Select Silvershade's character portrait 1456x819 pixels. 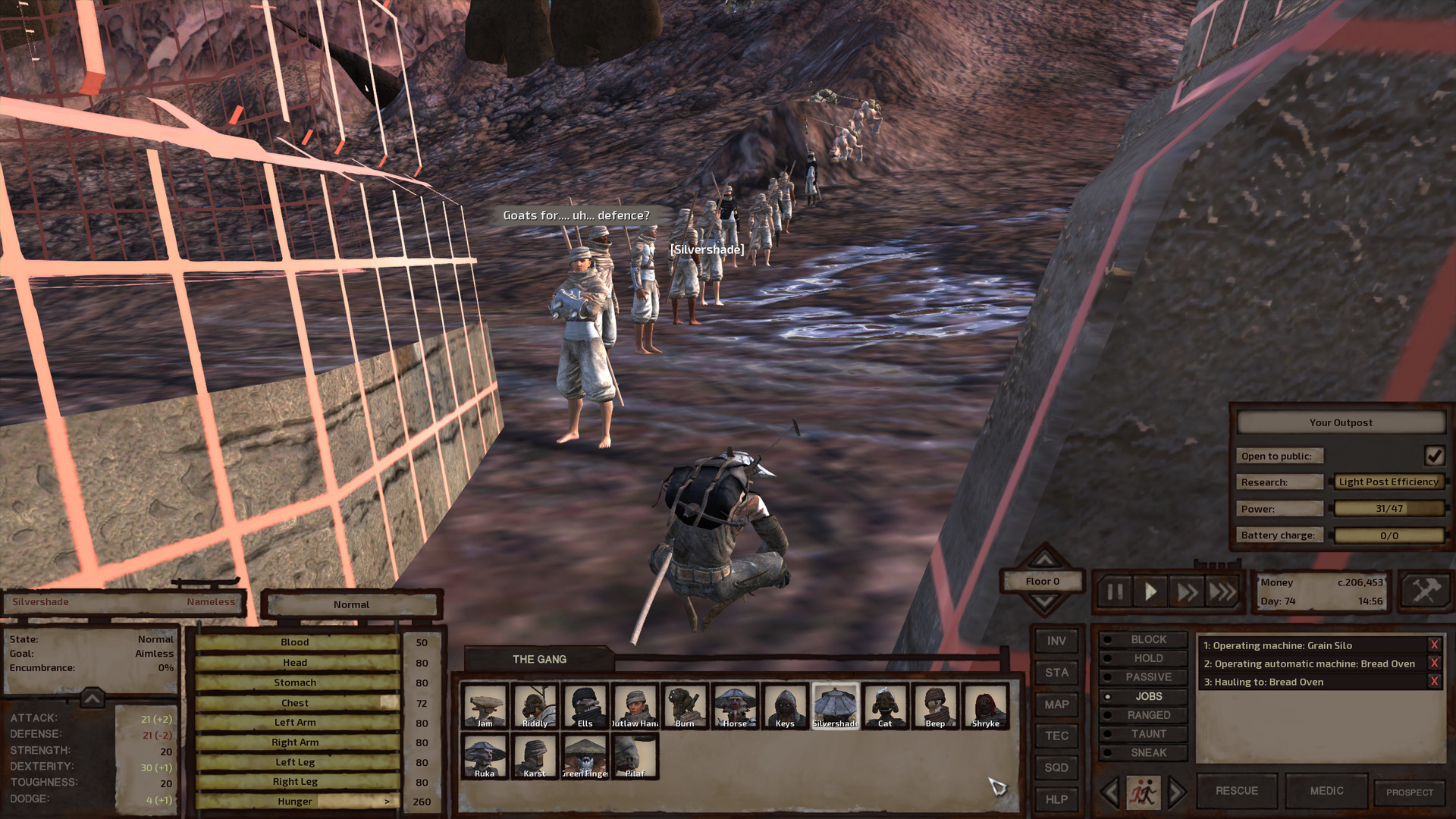pyautogui.click(x=836, y=704)
